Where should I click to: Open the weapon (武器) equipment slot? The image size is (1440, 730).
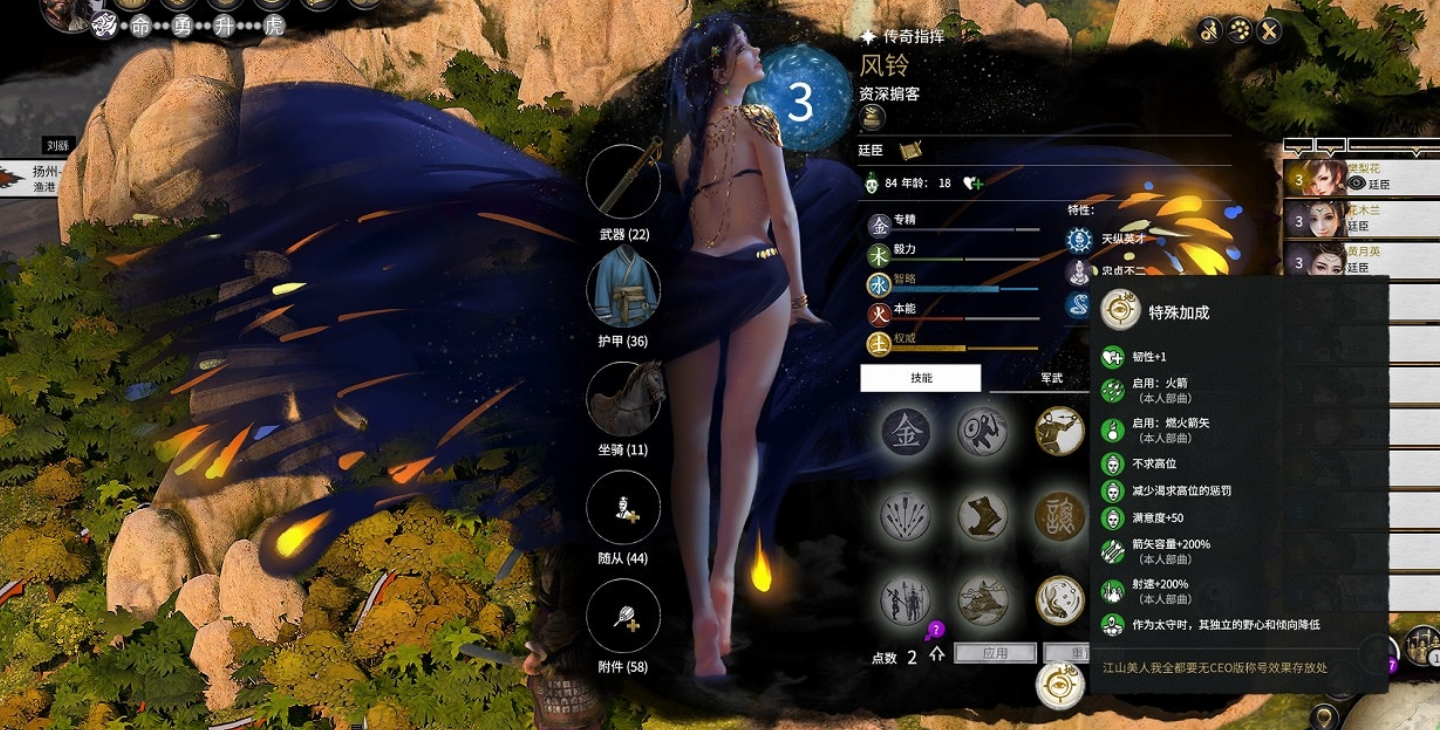[623, 182]
